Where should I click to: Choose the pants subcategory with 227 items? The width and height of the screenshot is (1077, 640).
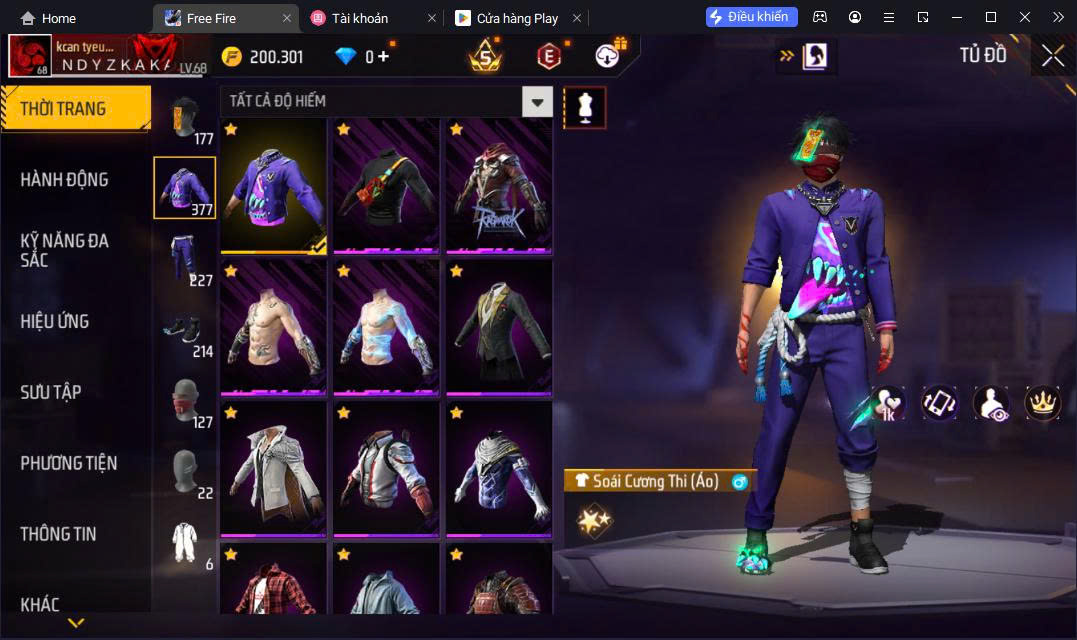coord(184,258)
